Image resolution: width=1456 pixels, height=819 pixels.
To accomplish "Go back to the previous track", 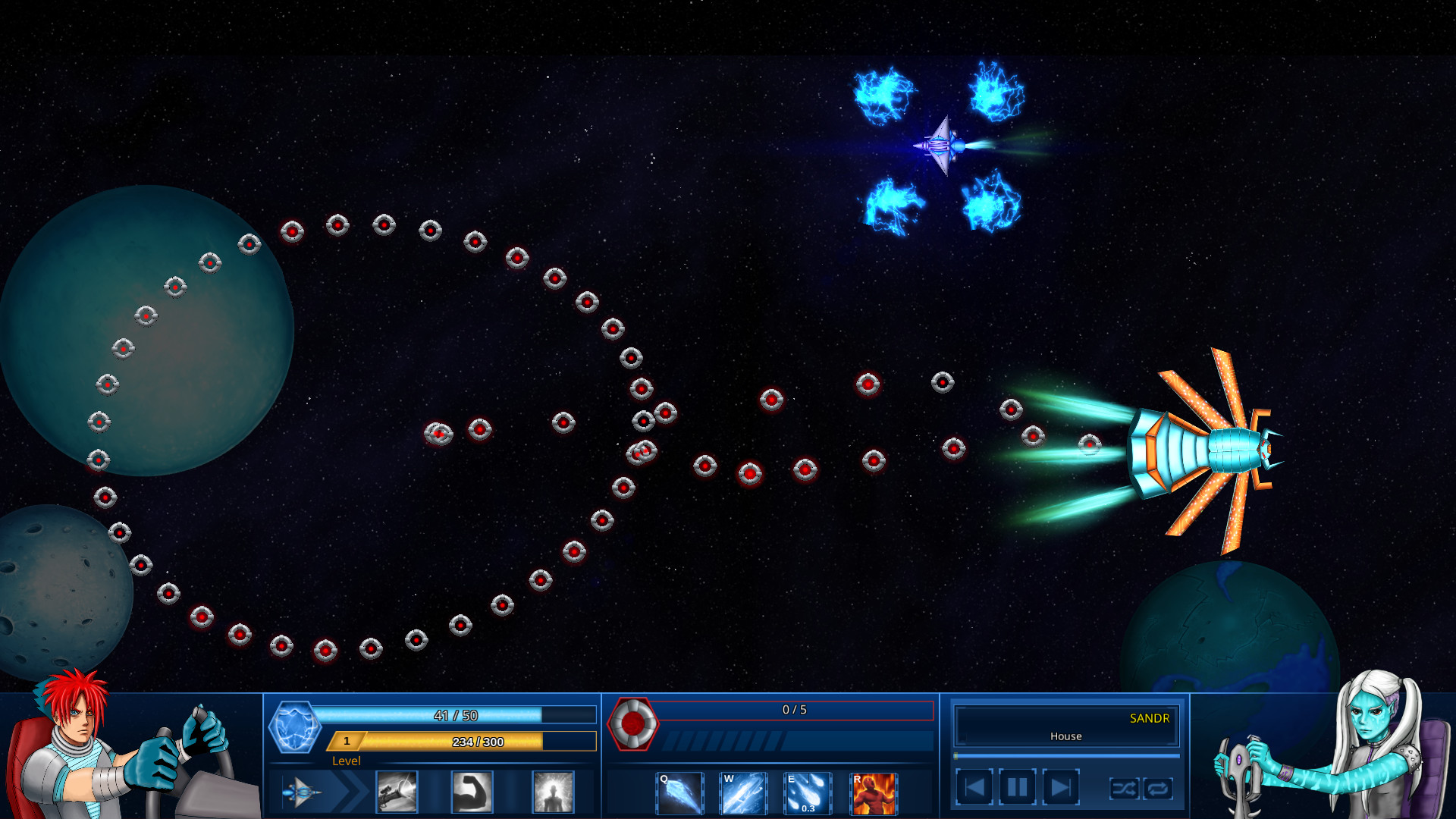I will [x=975, y=786].
